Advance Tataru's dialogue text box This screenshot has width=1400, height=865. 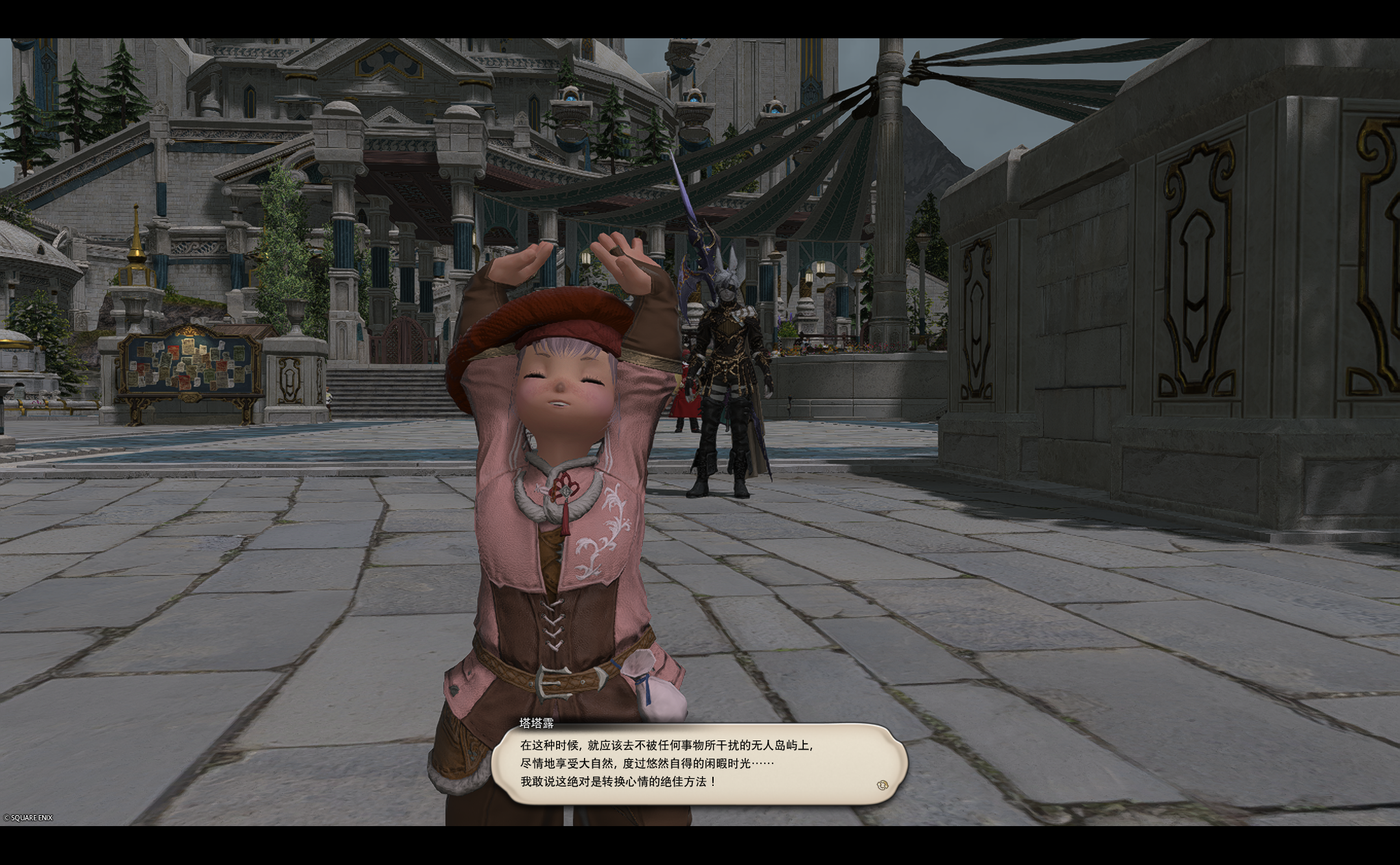pyautogui.click(x=699, y=764)
